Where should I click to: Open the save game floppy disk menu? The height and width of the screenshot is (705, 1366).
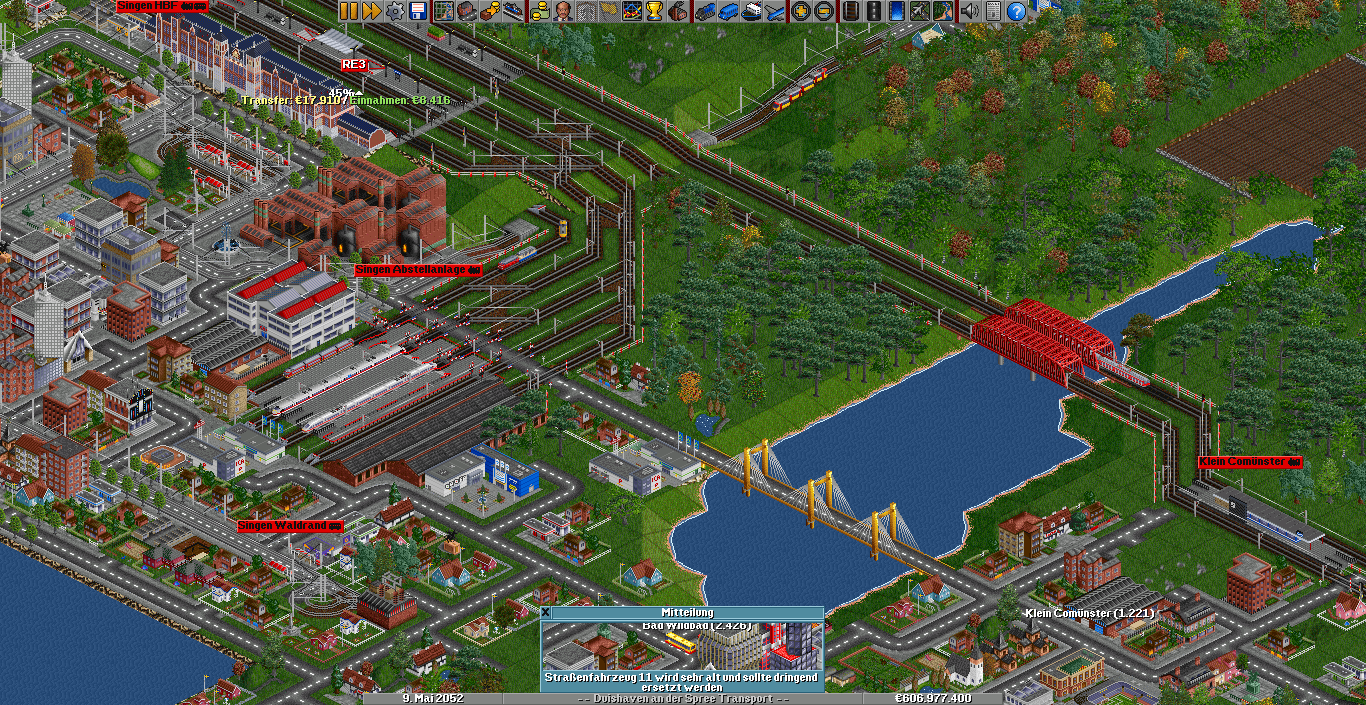(x=417, y=11)
